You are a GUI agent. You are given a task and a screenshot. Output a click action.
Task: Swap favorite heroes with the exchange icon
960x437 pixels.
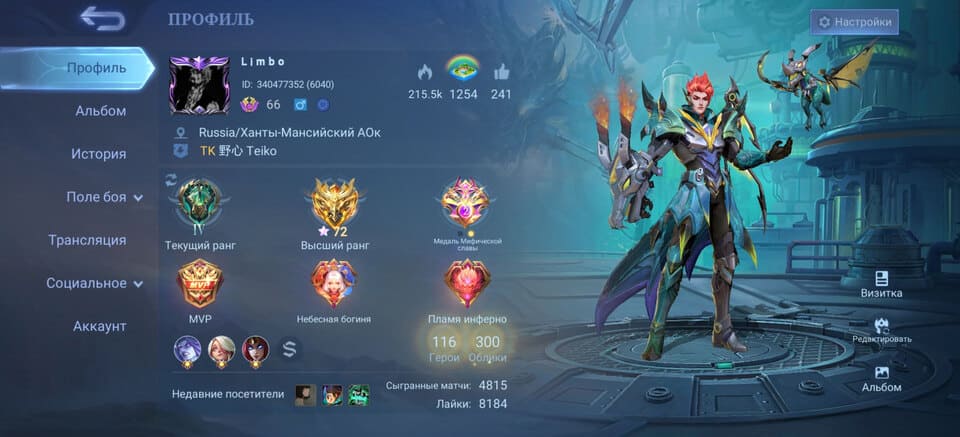pos(288,349)
